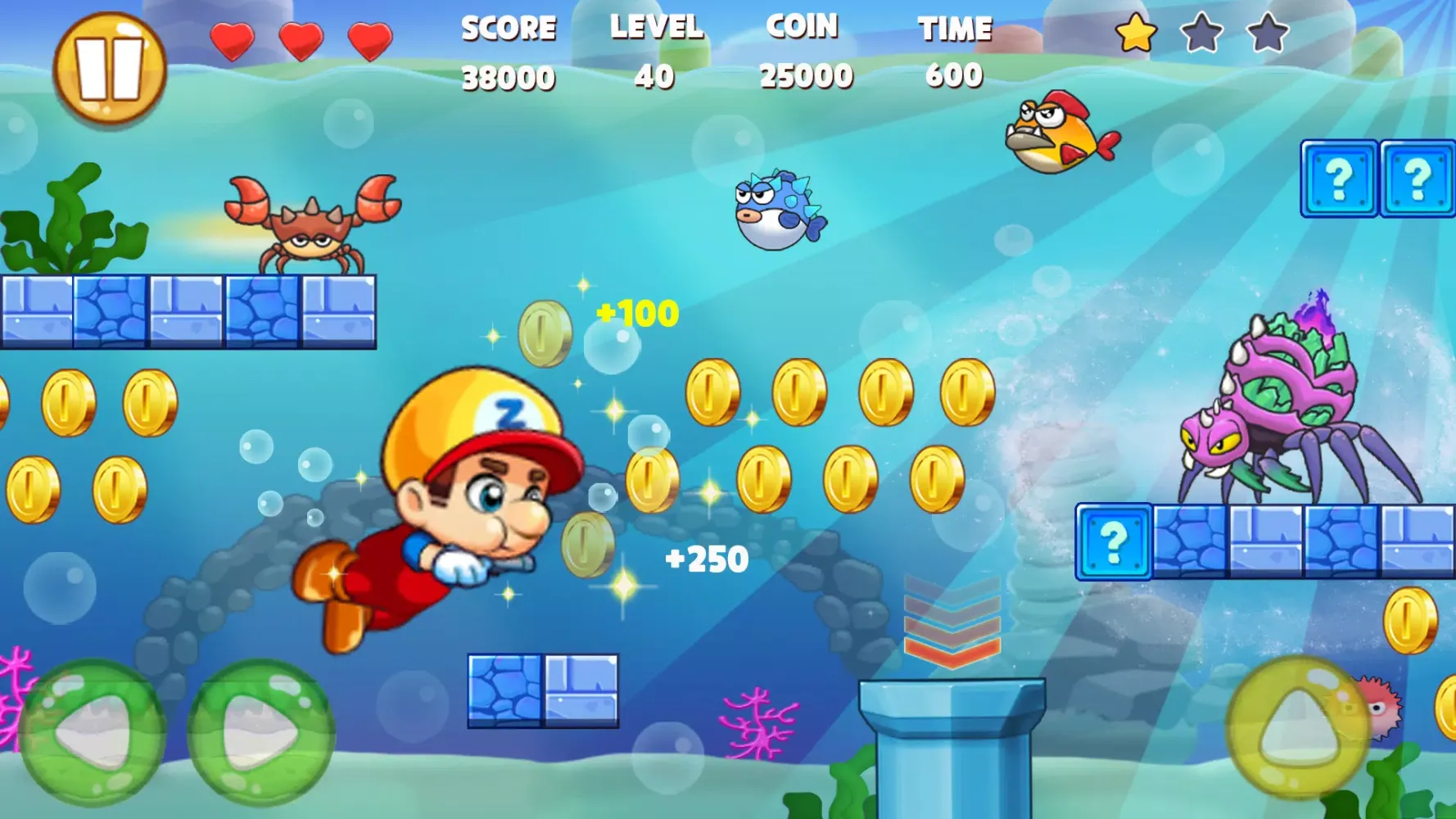Select the LEVEL label in the HUD
1456x819 pixels.
tap(655, 29)
